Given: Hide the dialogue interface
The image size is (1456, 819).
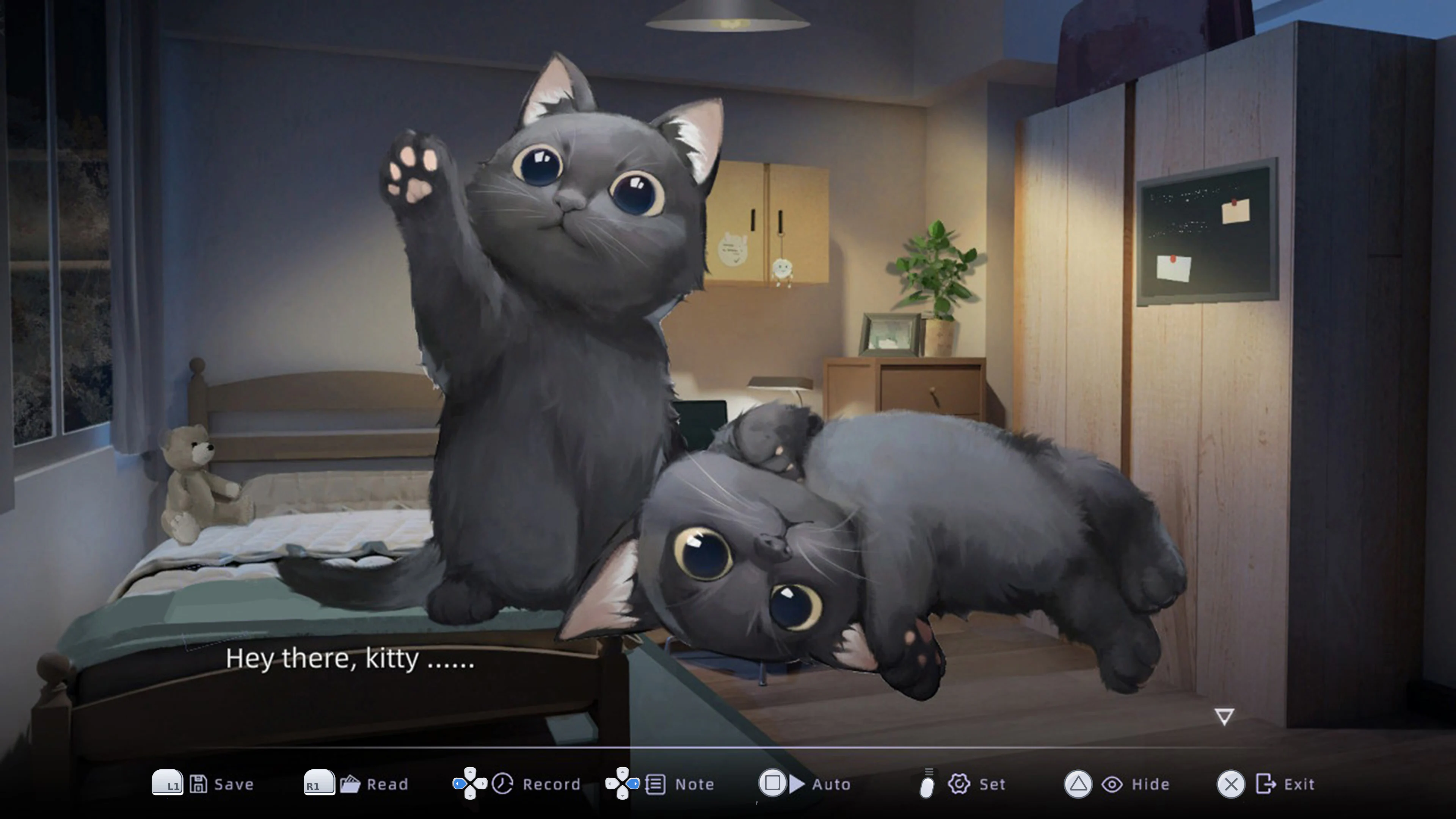Looking at the screenshot, I should (x=1150, y=784).
